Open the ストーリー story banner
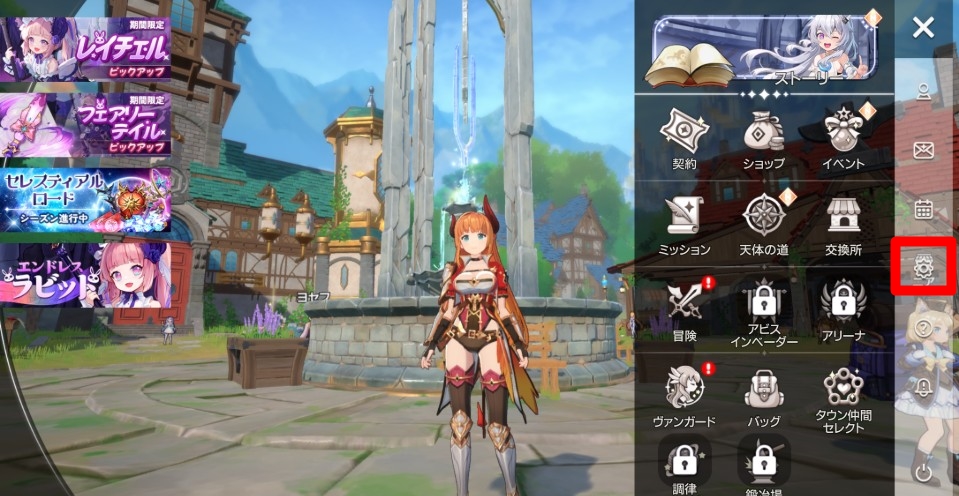Screen dimensions: 959x496 point(764,50)
